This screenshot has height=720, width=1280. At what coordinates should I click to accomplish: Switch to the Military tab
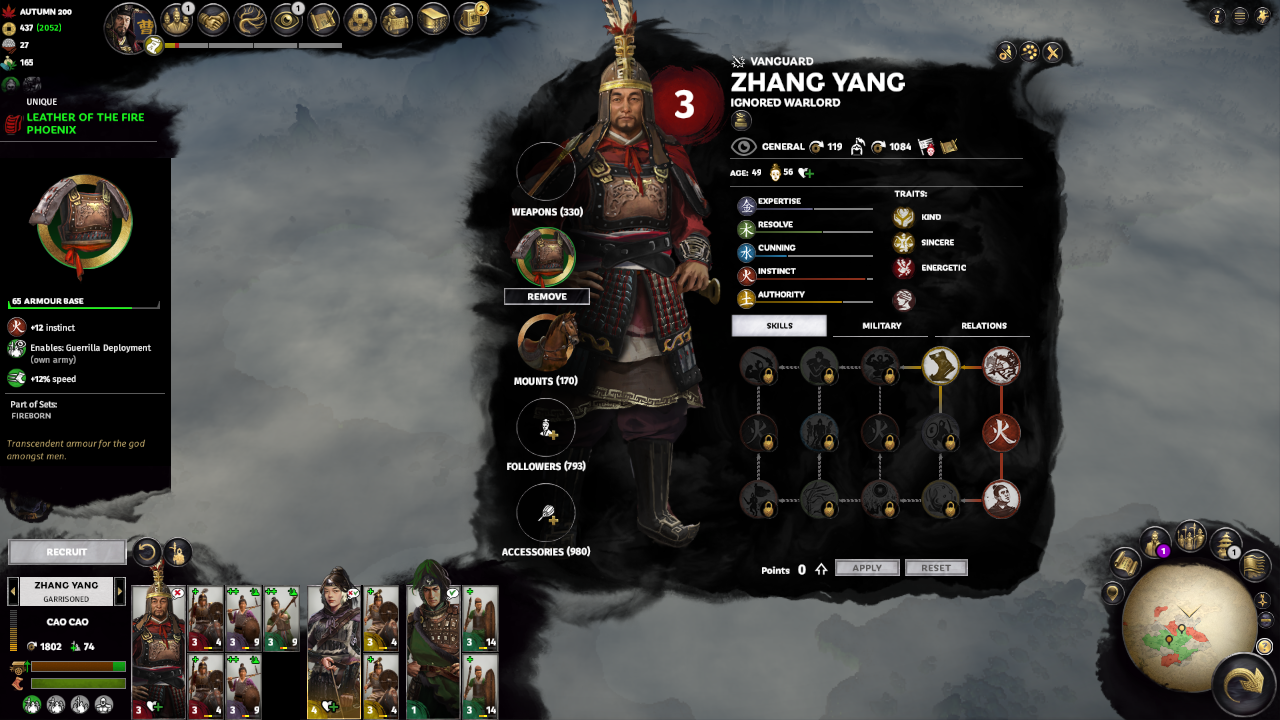pos(881,326)
